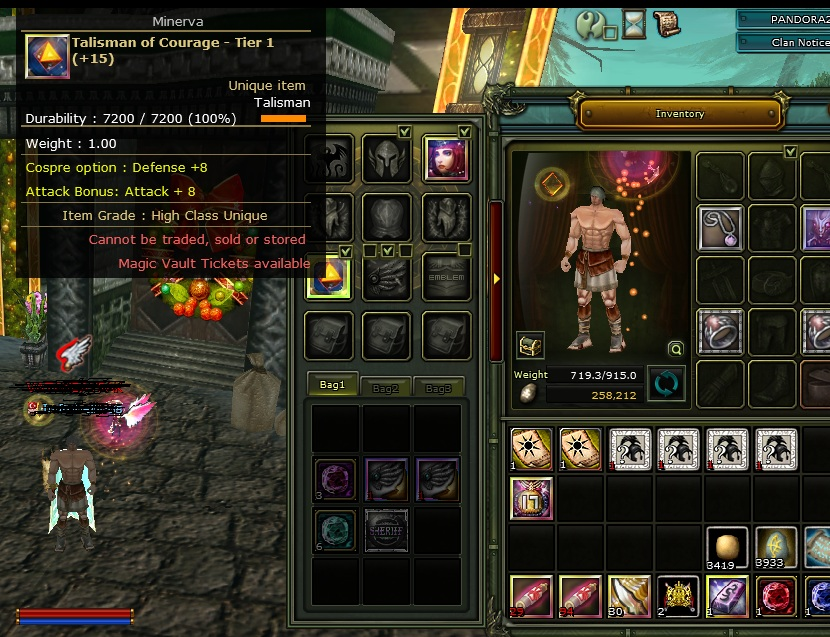Image resolution: width=830 pixels, height=637 pixels.
Task: Switch to the Bag2 tab
Action: (385, 387)
